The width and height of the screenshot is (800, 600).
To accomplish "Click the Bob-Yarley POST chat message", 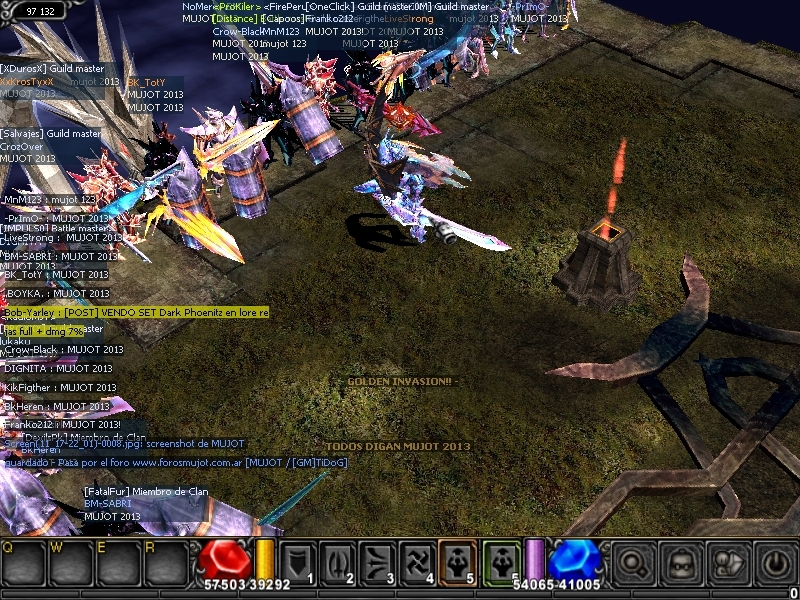I will pos(135,313).
